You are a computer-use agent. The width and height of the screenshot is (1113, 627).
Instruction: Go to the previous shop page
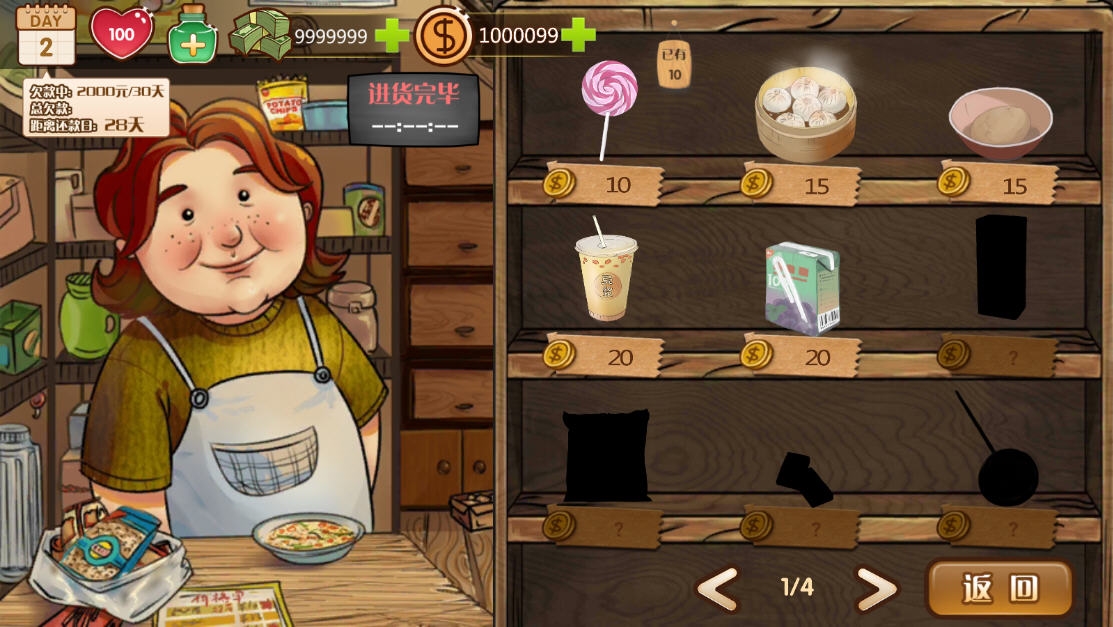pyautogui.click(x=718, y=589)
